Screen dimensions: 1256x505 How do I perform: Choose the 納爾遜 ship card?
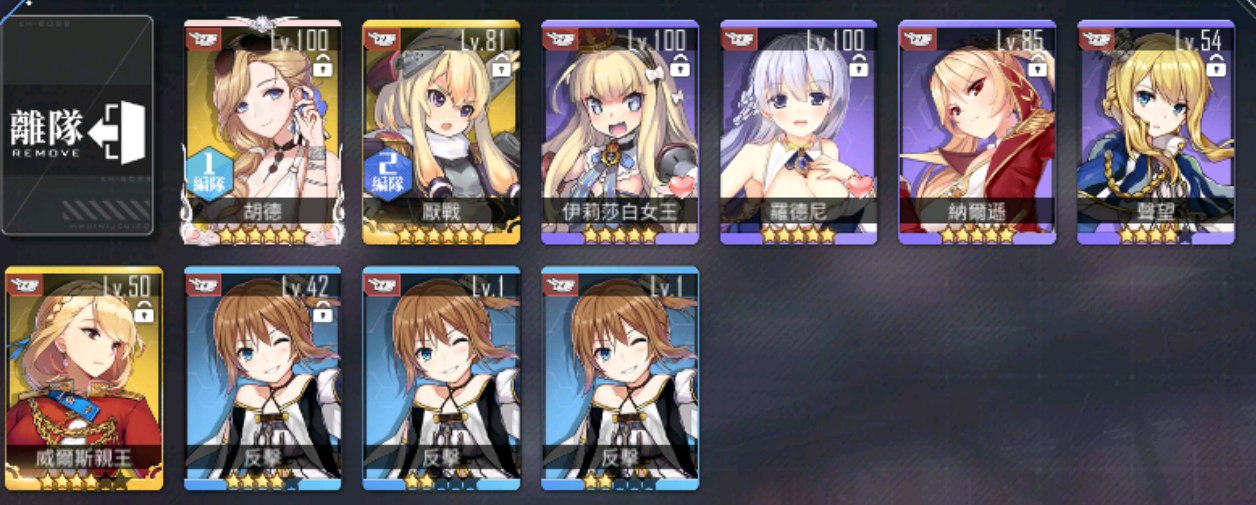[977, 131]
